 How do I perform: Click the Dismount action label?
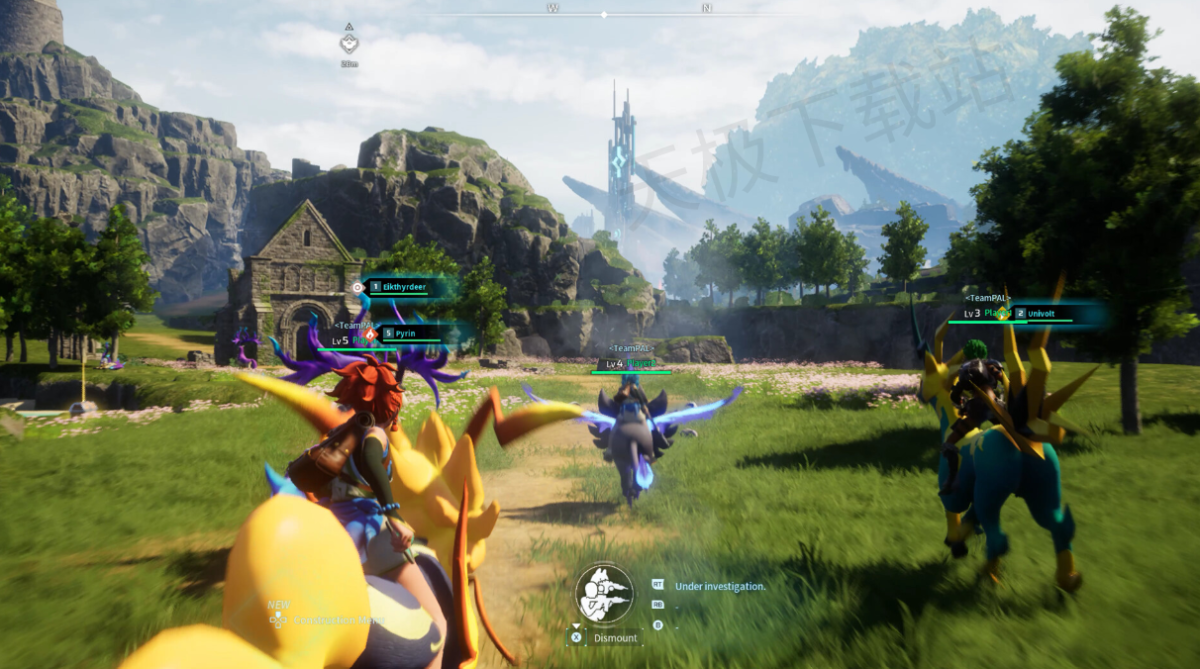(615, 638)
